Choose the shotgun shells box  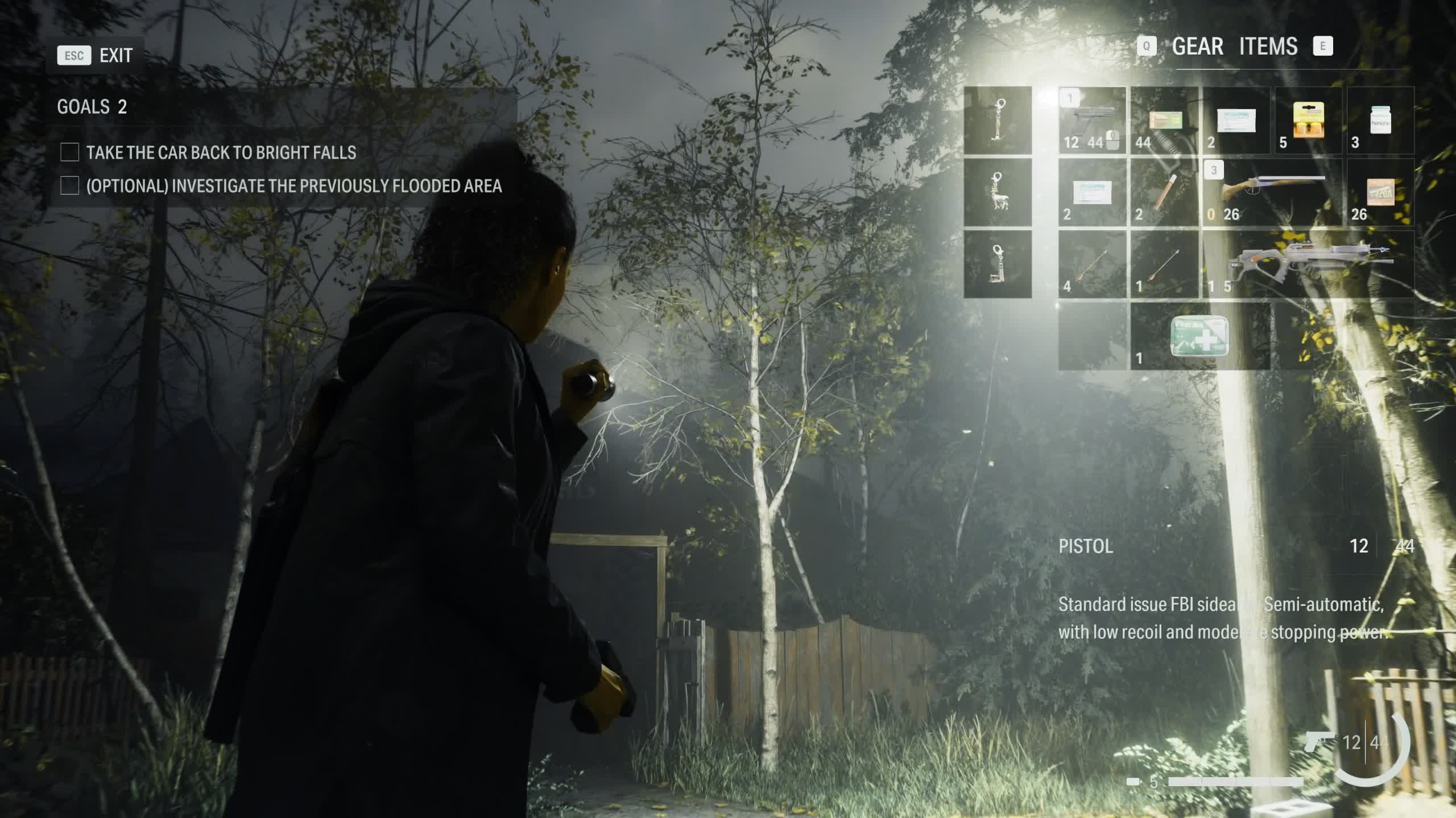coord(1380,192)
